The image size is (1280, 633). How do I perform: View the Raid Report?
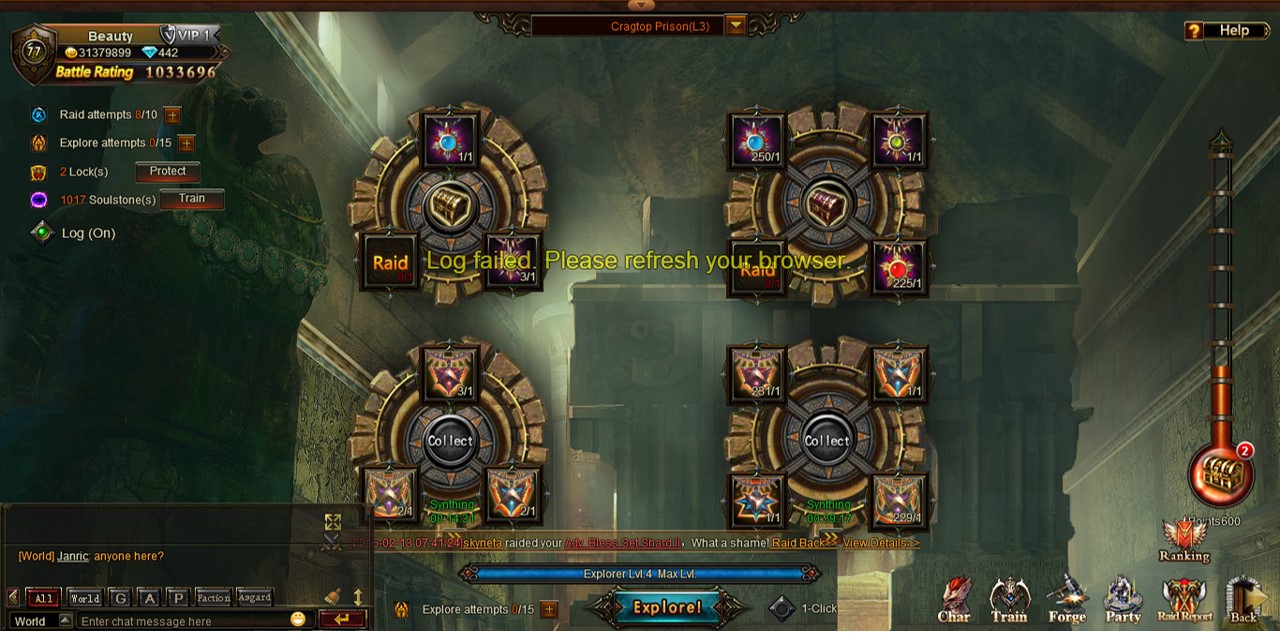coord(1184,601)
